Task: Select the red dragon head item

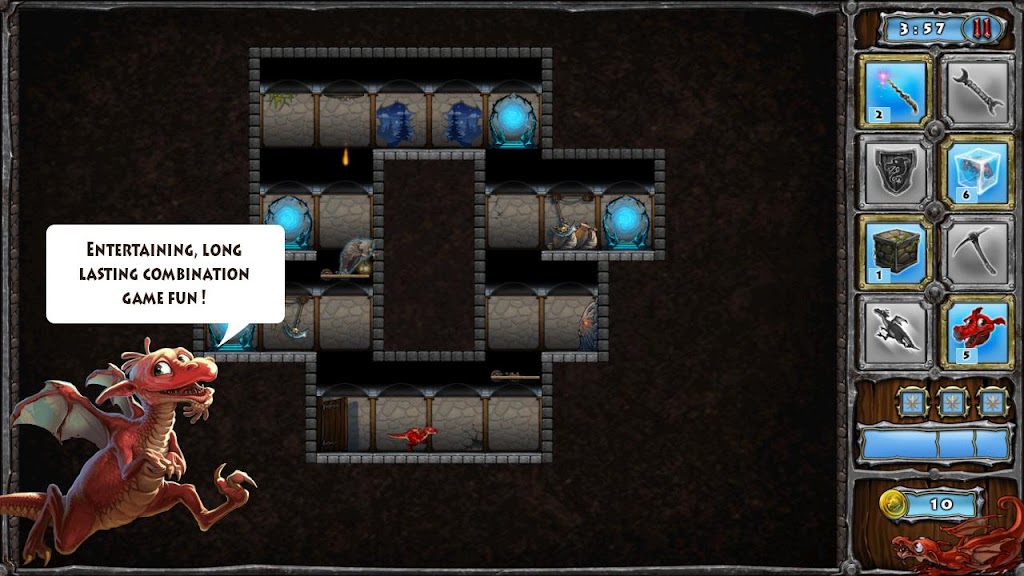Action: 978,331
